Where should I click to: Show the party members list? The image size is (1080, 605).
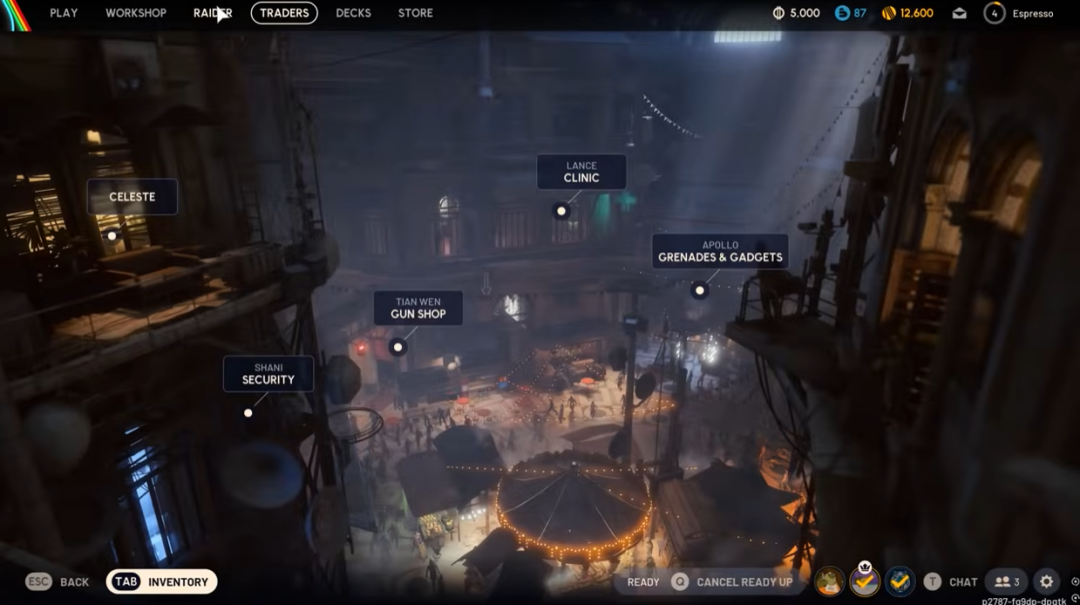(x=1006, y=582)
